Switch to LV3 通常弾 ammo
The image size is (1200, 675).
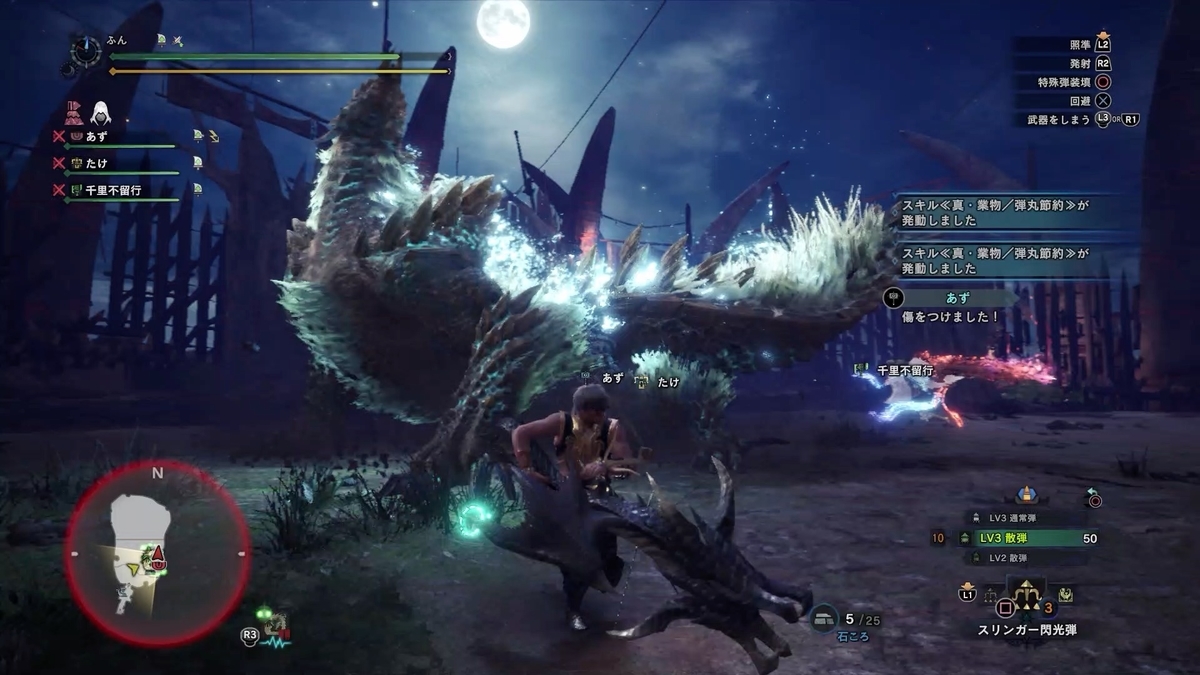point(1020,517)
